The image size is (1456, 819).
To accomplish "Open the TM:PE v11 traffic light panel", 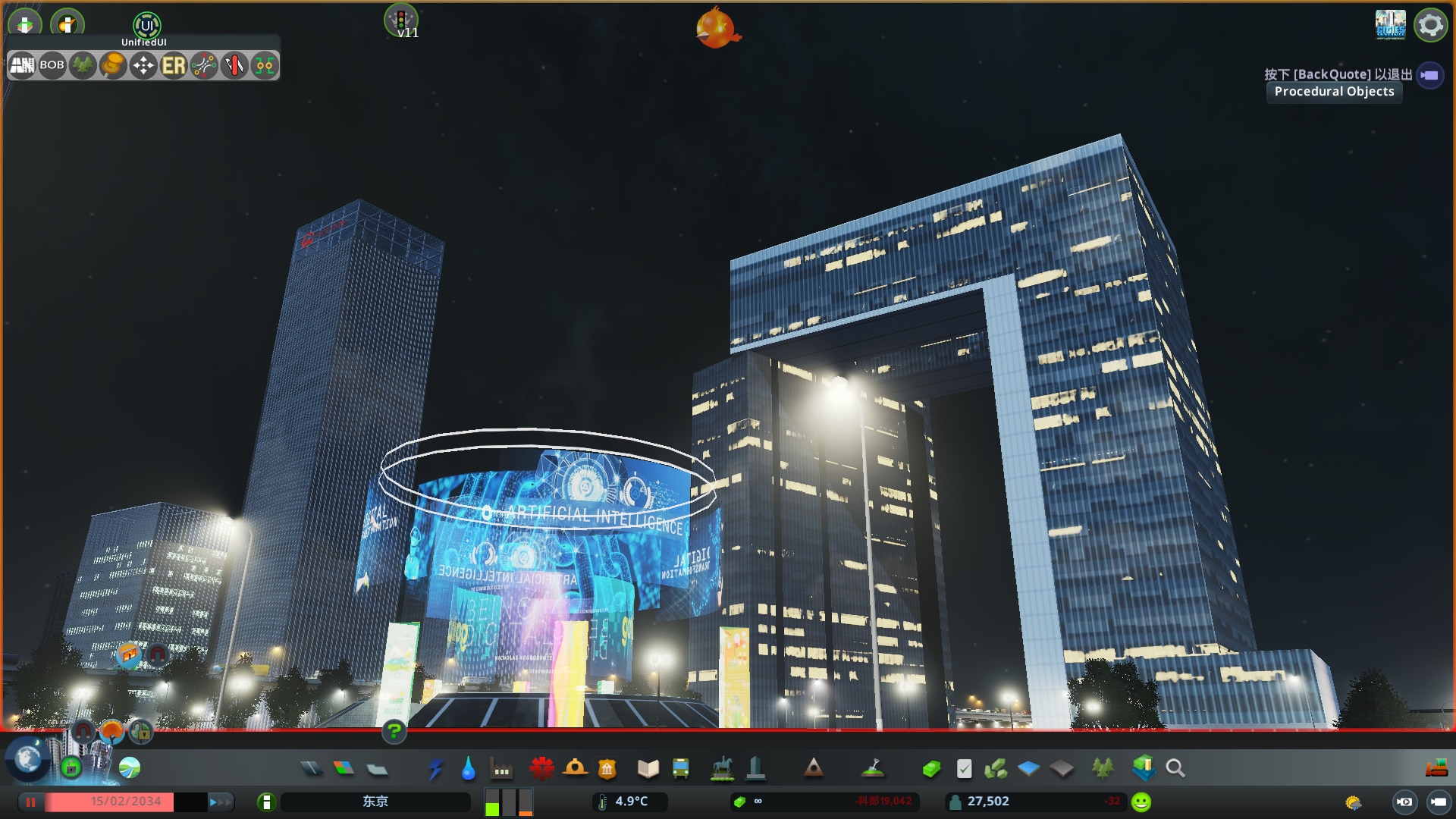I will 403,19.
